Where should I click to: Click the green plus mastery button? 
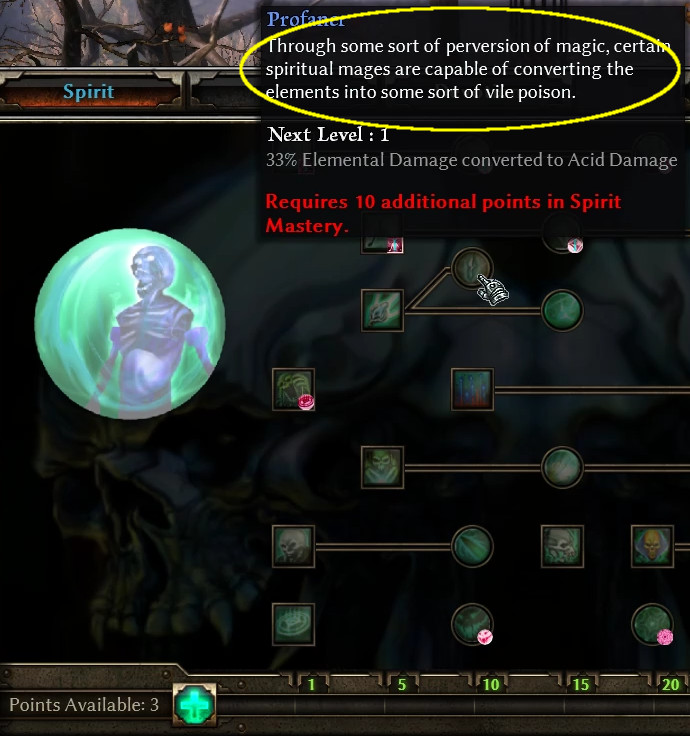(193, 704)
